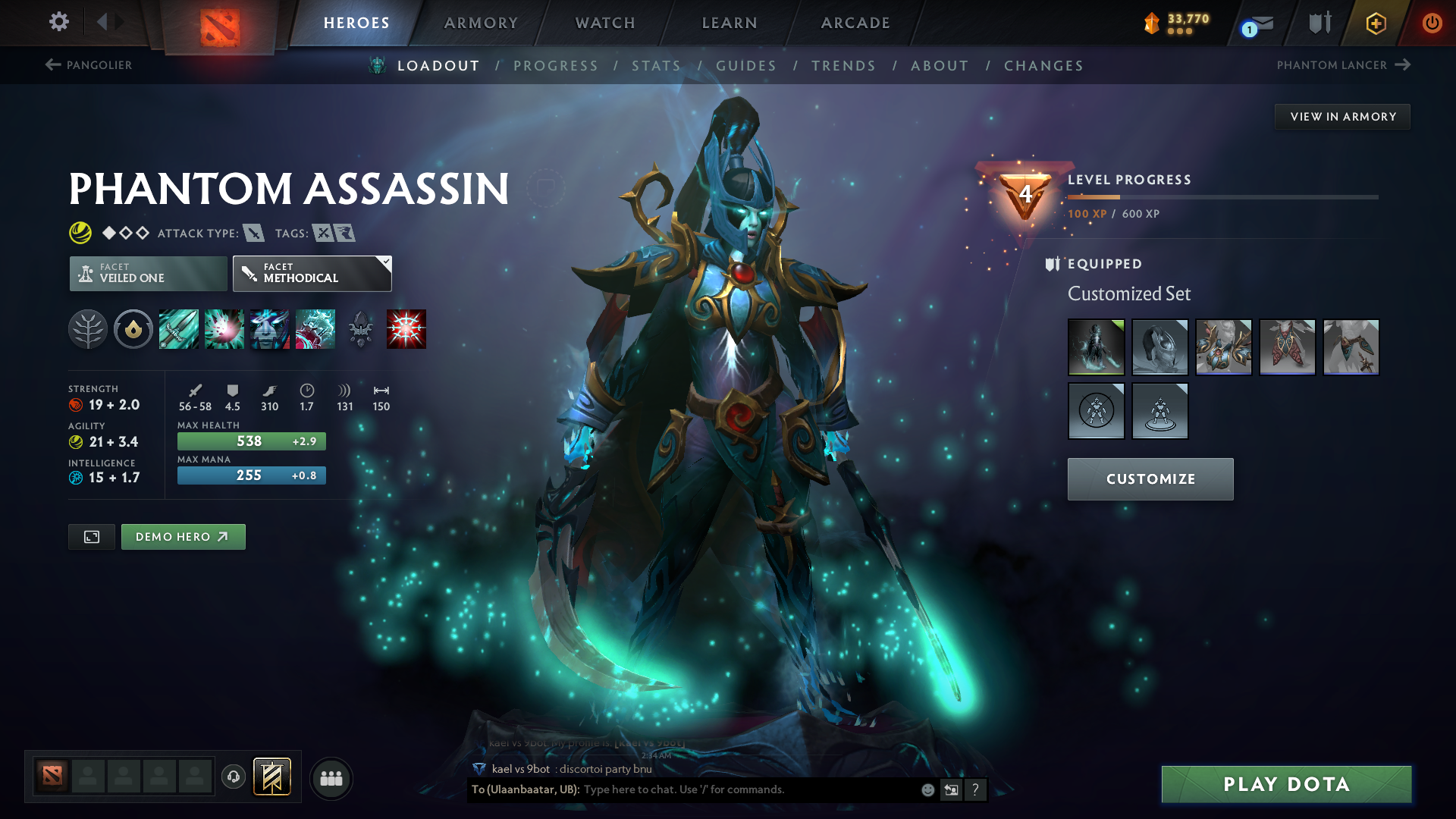
Task: Switch to the Methodical facet
Action: point(311,275)
